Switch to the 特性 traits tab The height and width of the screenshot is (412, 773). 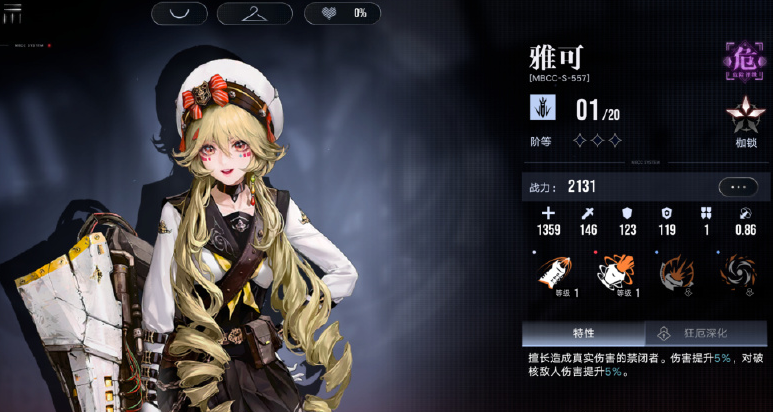click(x=583, y=333)
